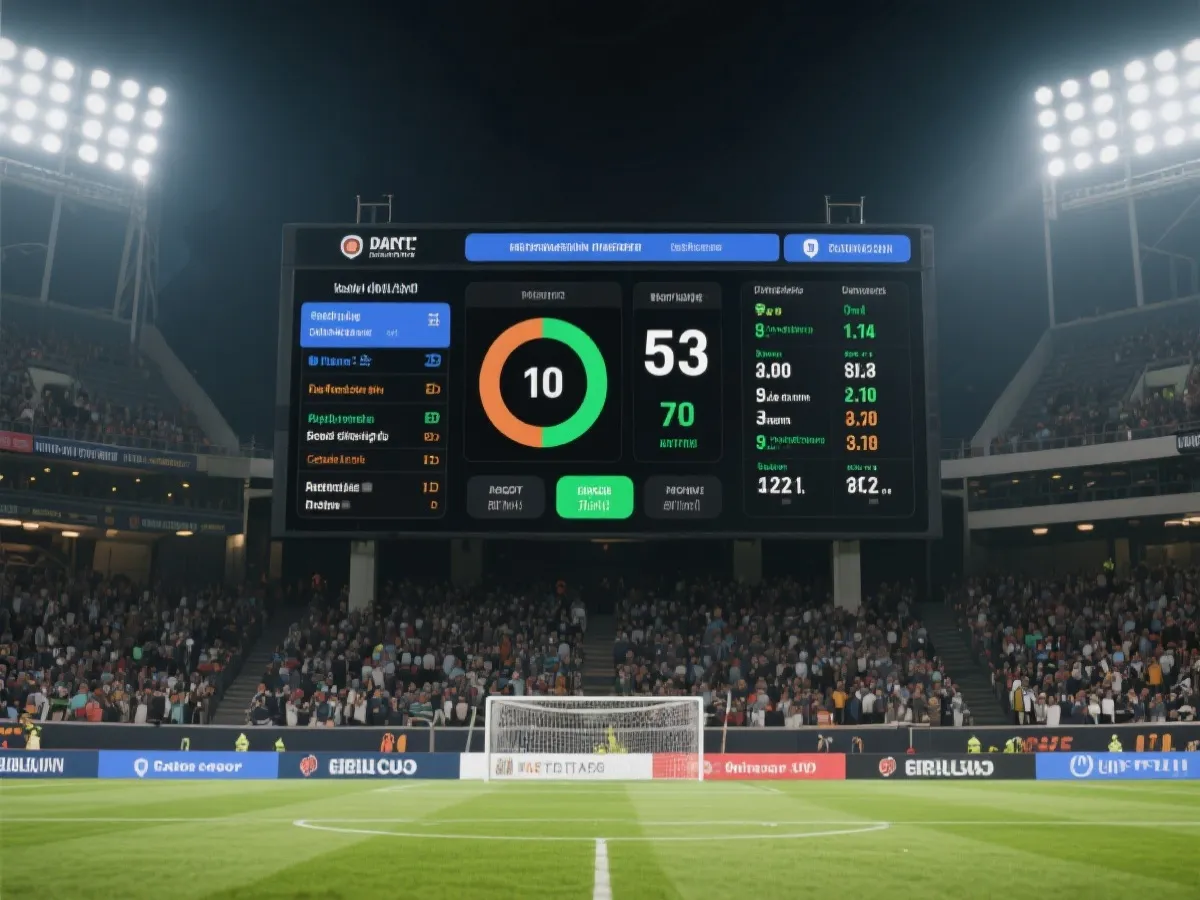Click the blue shield button in the top bar
Viewport: 1200px width, 900px height.
(x=846, y=248)
